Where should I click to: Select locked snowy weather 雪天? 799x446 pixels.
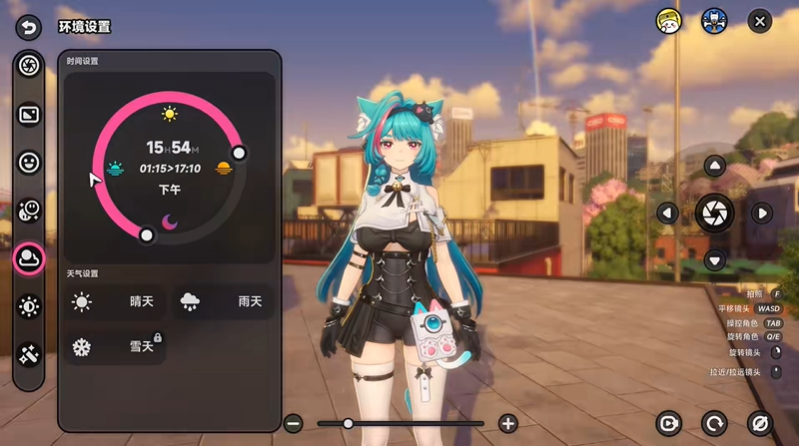click(x=115, y=347)
